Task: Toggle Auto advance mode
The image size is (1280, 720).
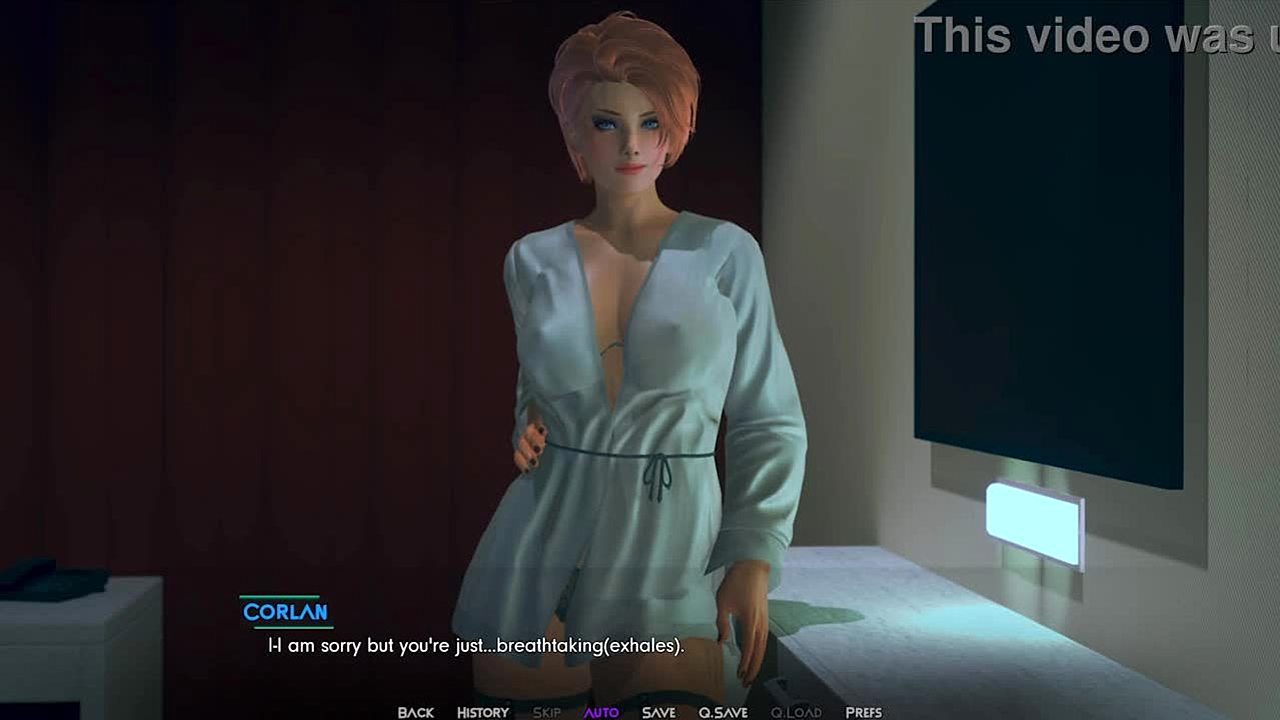Action: click(x=601, y=712)
